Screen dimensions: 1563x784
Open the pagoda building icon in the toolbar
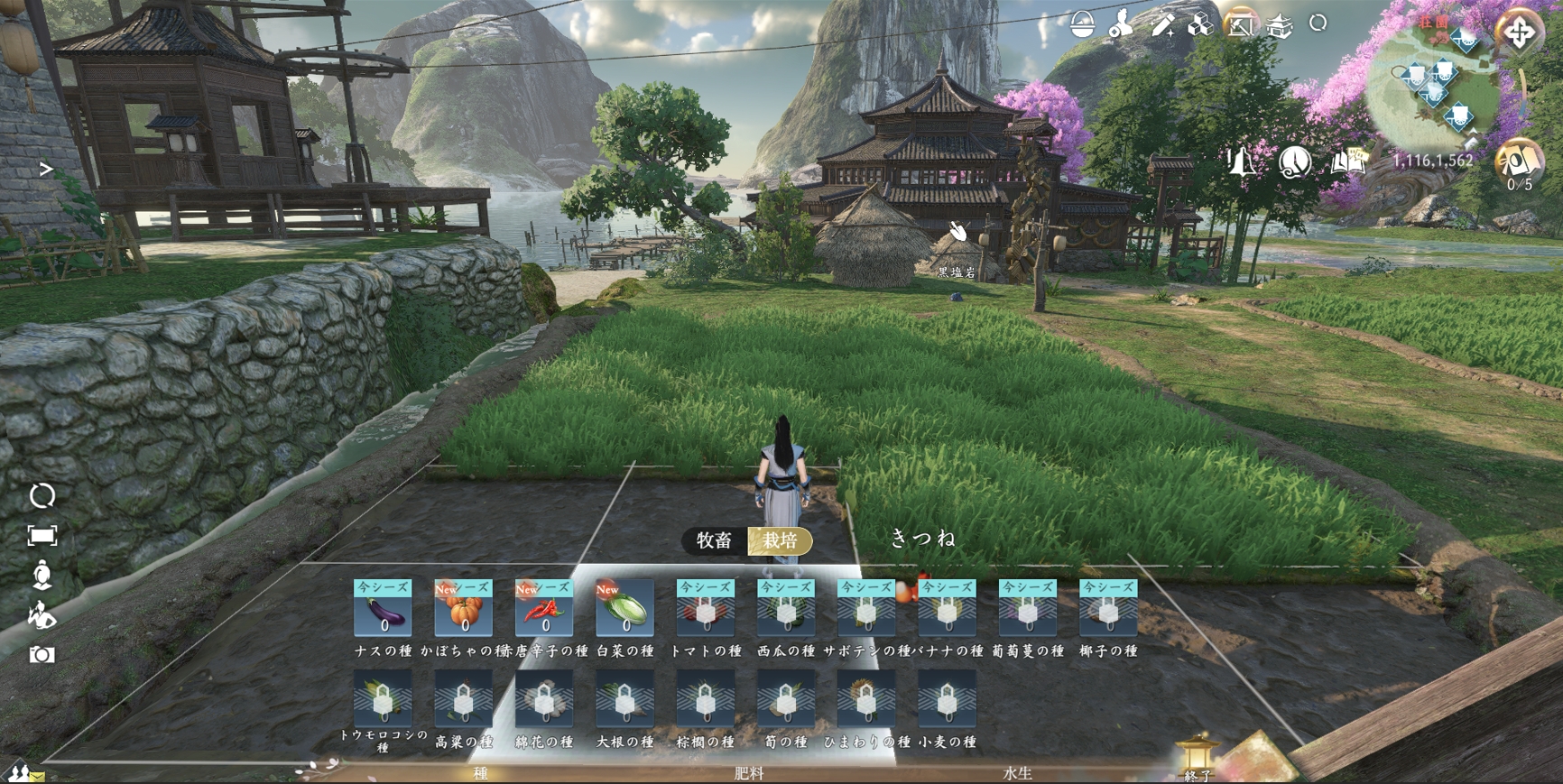coord(1280,25)
